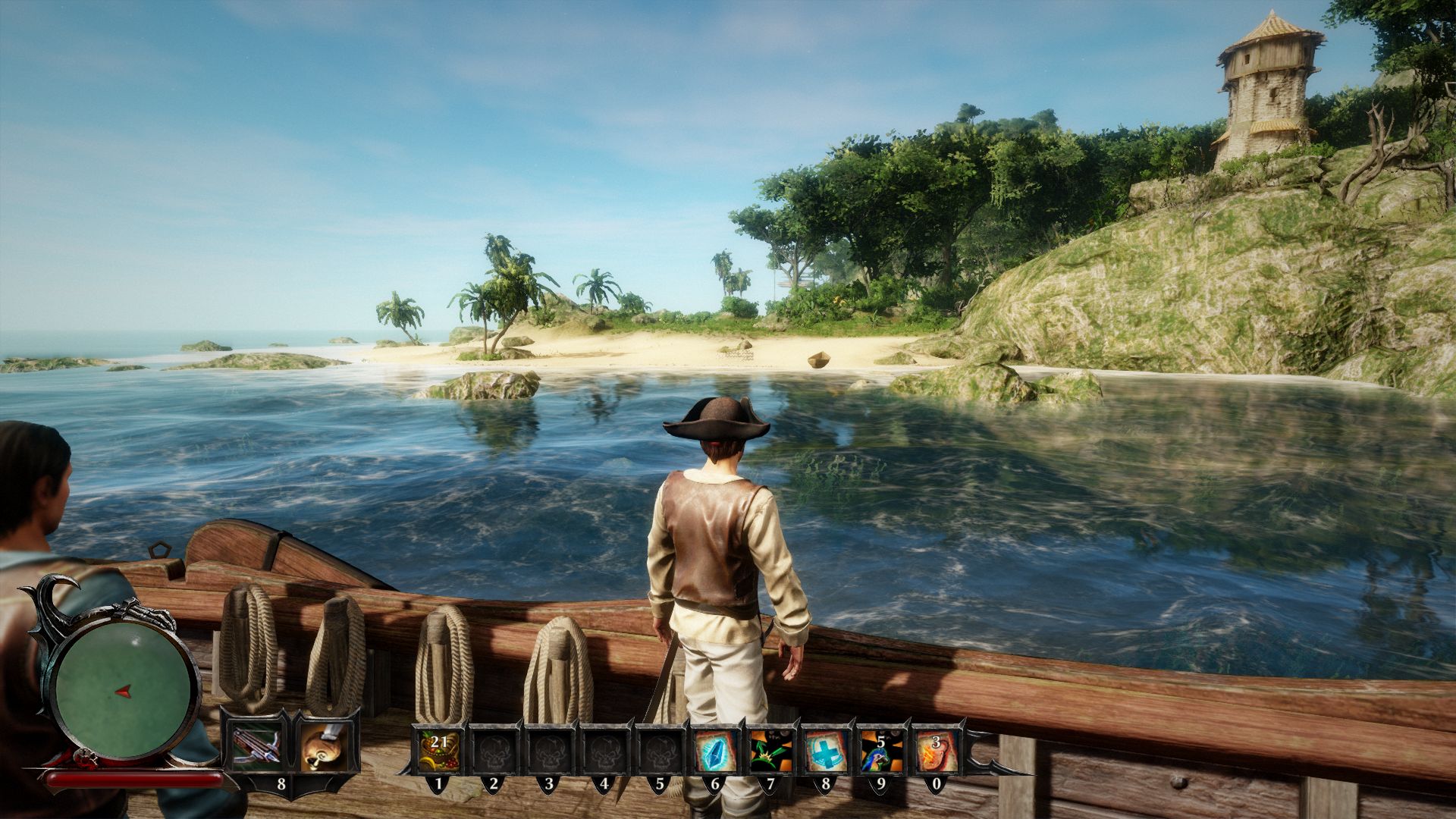
Task: Select the powder flask and pistol slot
Action: 326,746
